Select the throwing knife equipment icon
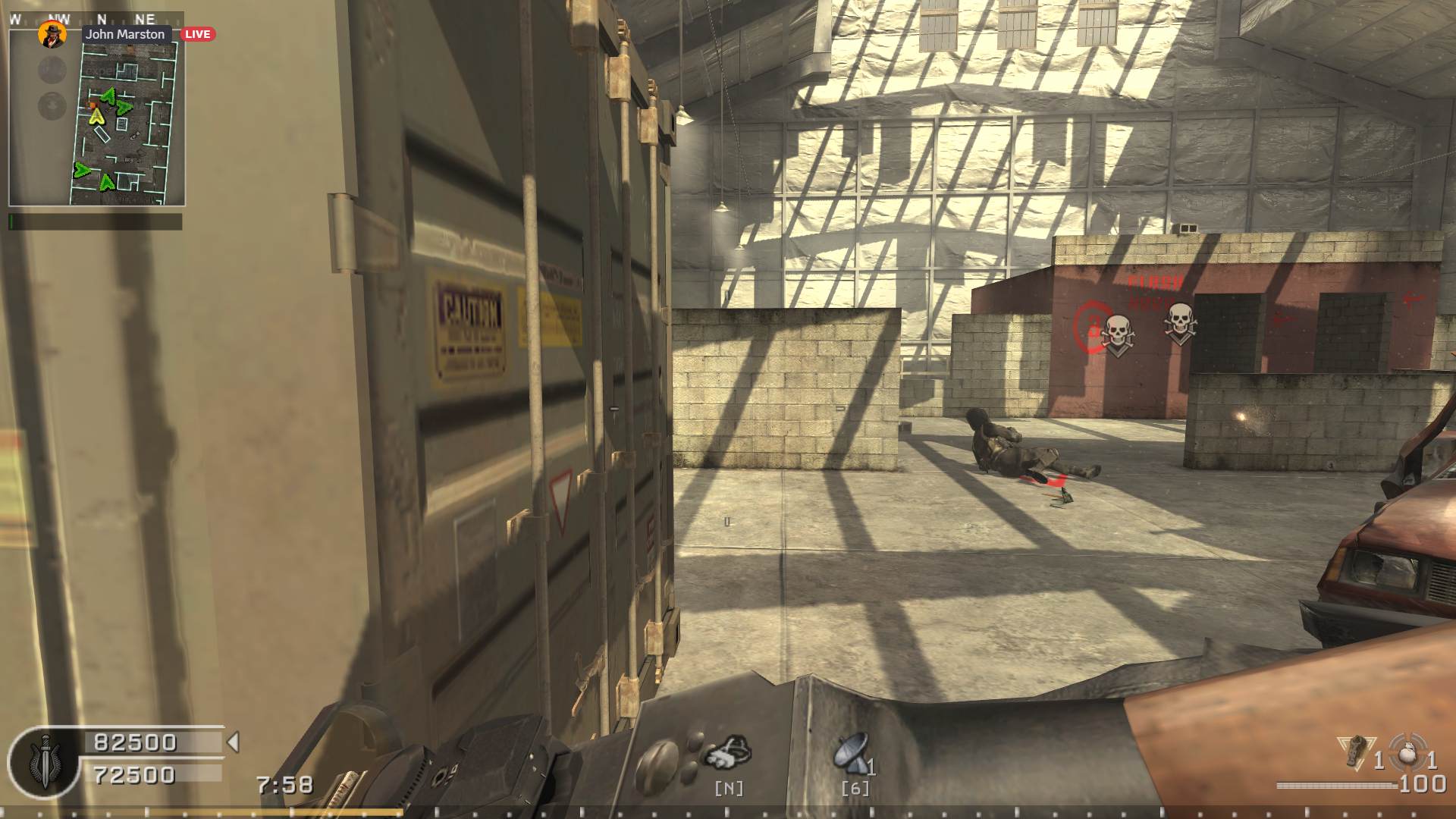 (1356, 752)
